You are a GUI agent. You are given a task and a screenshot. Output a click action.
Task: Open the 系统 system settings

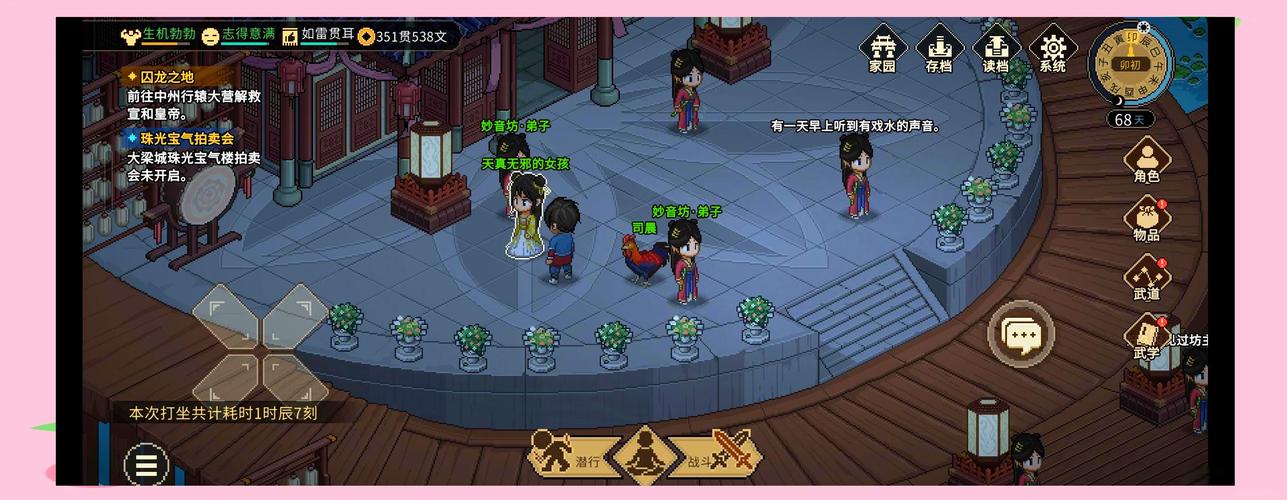pos(1053,50)
